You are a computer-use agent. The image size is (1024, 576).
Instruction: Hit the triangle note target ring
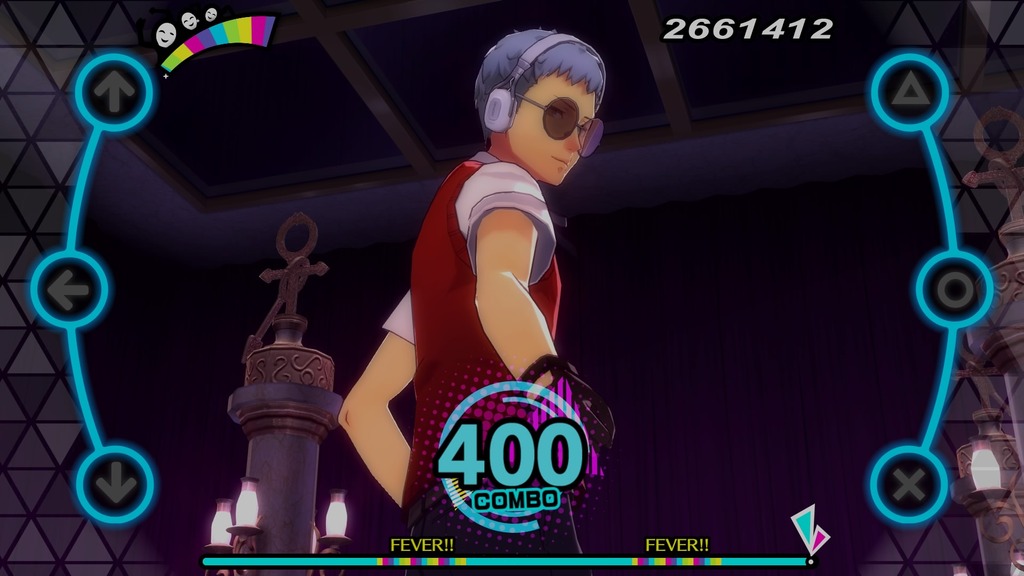[x=909, y=92]
